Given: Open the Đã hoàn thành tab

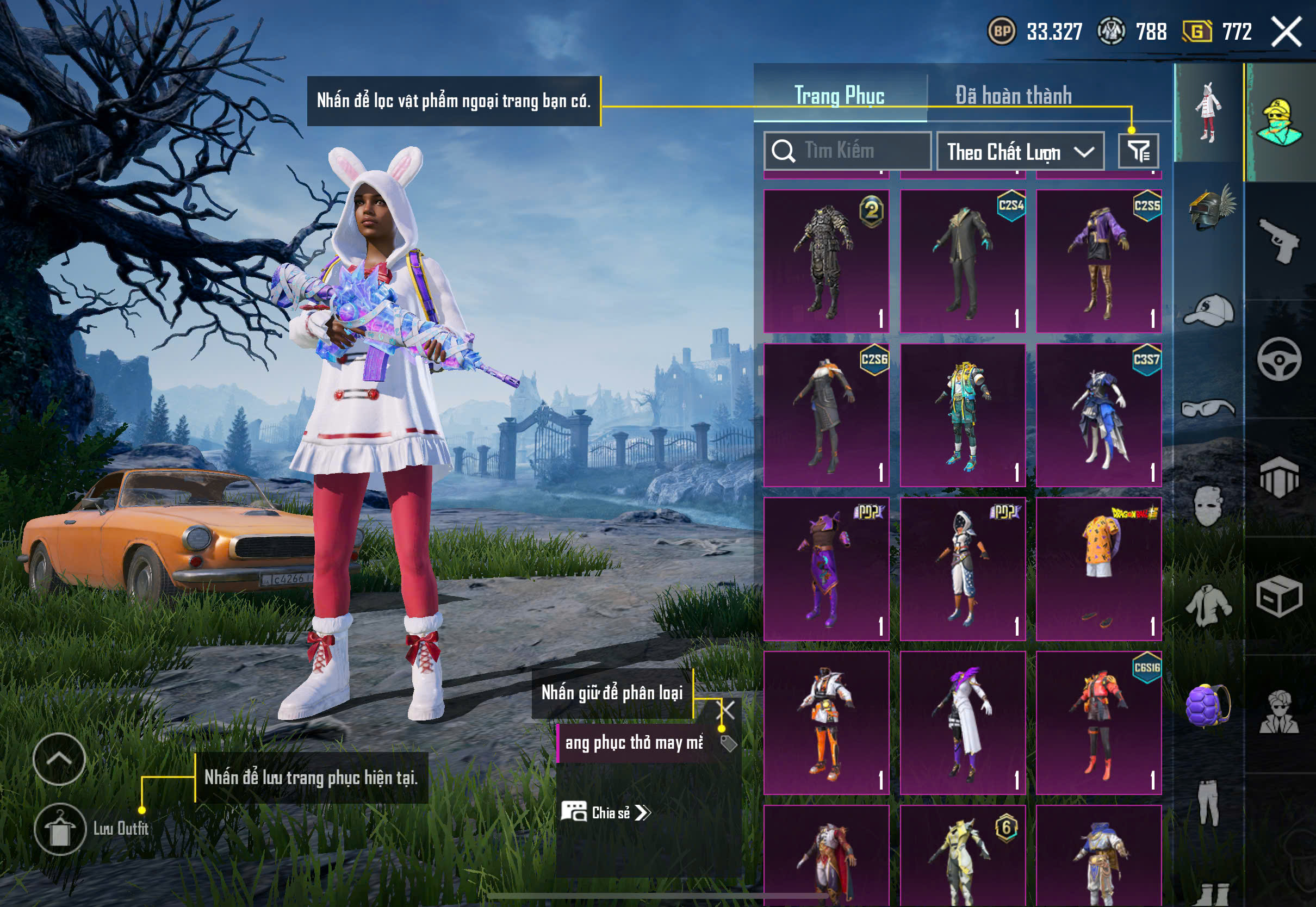Looking at the screenshot, I should coord(1013,96).
